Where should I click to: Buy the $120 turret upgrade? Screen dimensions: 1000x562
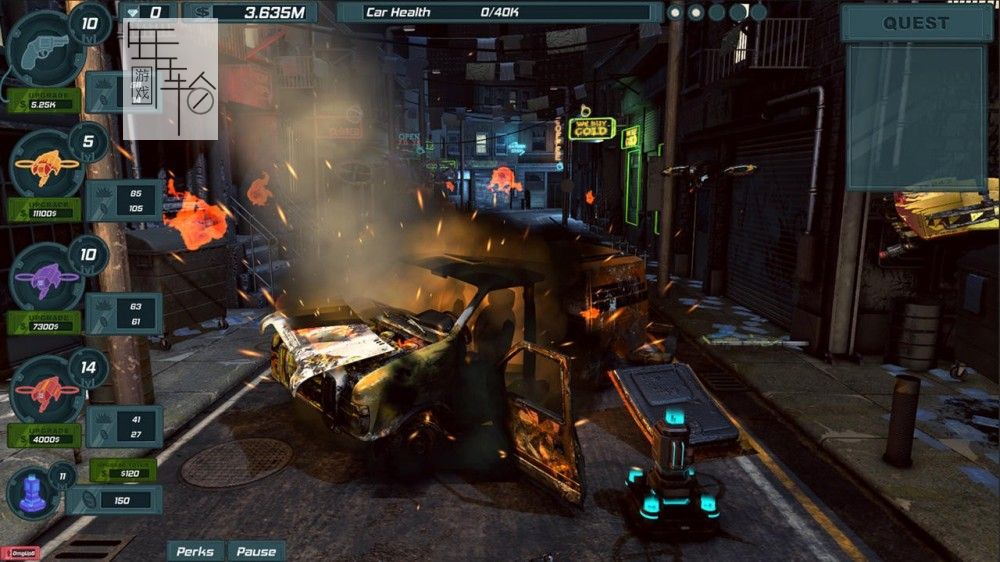point(122,470)
